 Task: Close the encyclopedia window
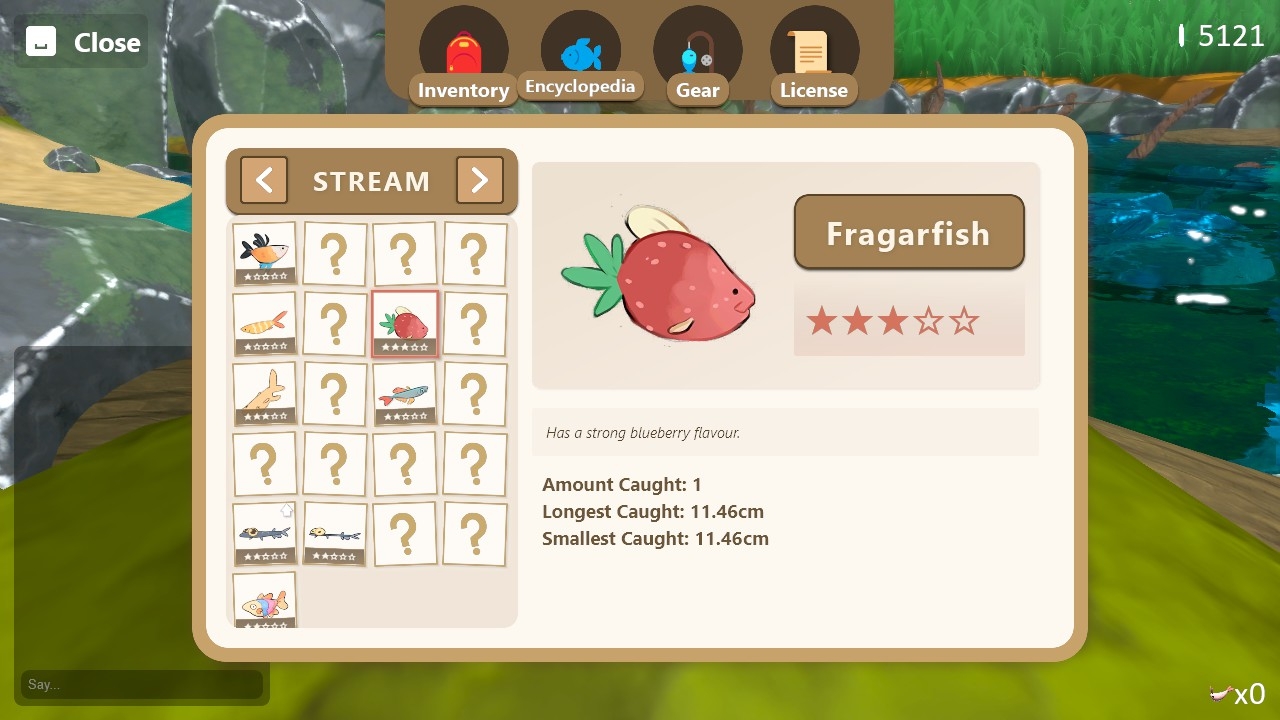[x=82, y=42]
